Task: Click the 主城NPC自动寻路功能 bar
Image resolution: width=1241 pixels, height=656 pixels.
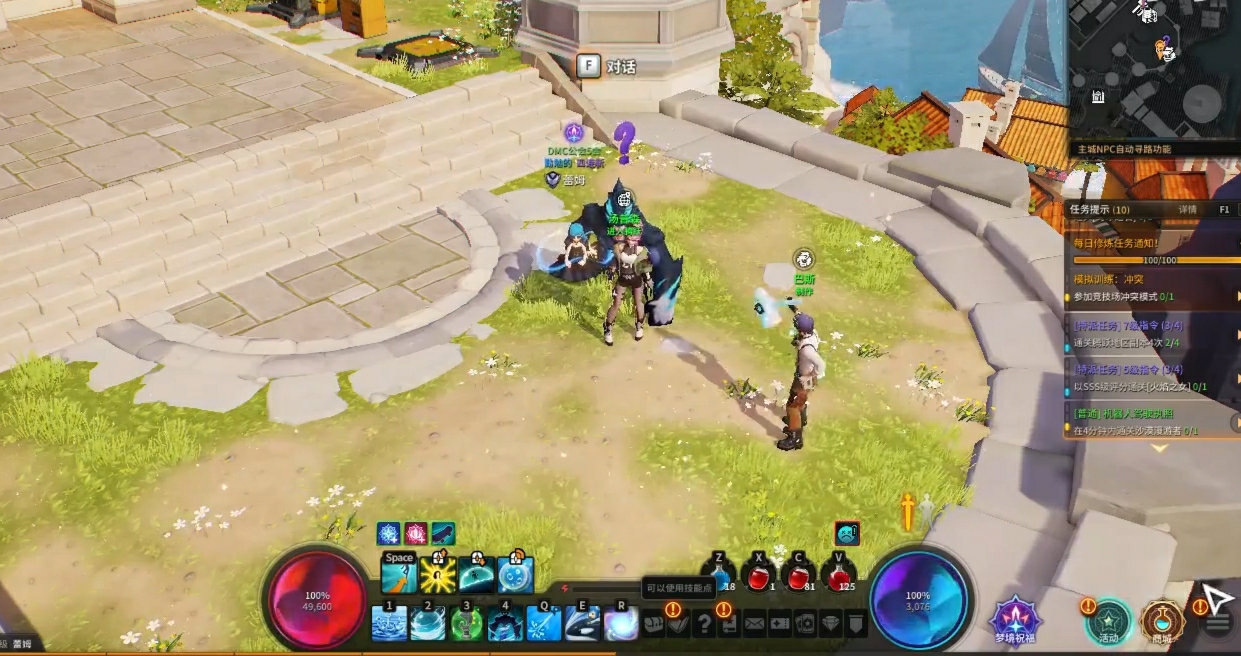Action: (1154, 149)
